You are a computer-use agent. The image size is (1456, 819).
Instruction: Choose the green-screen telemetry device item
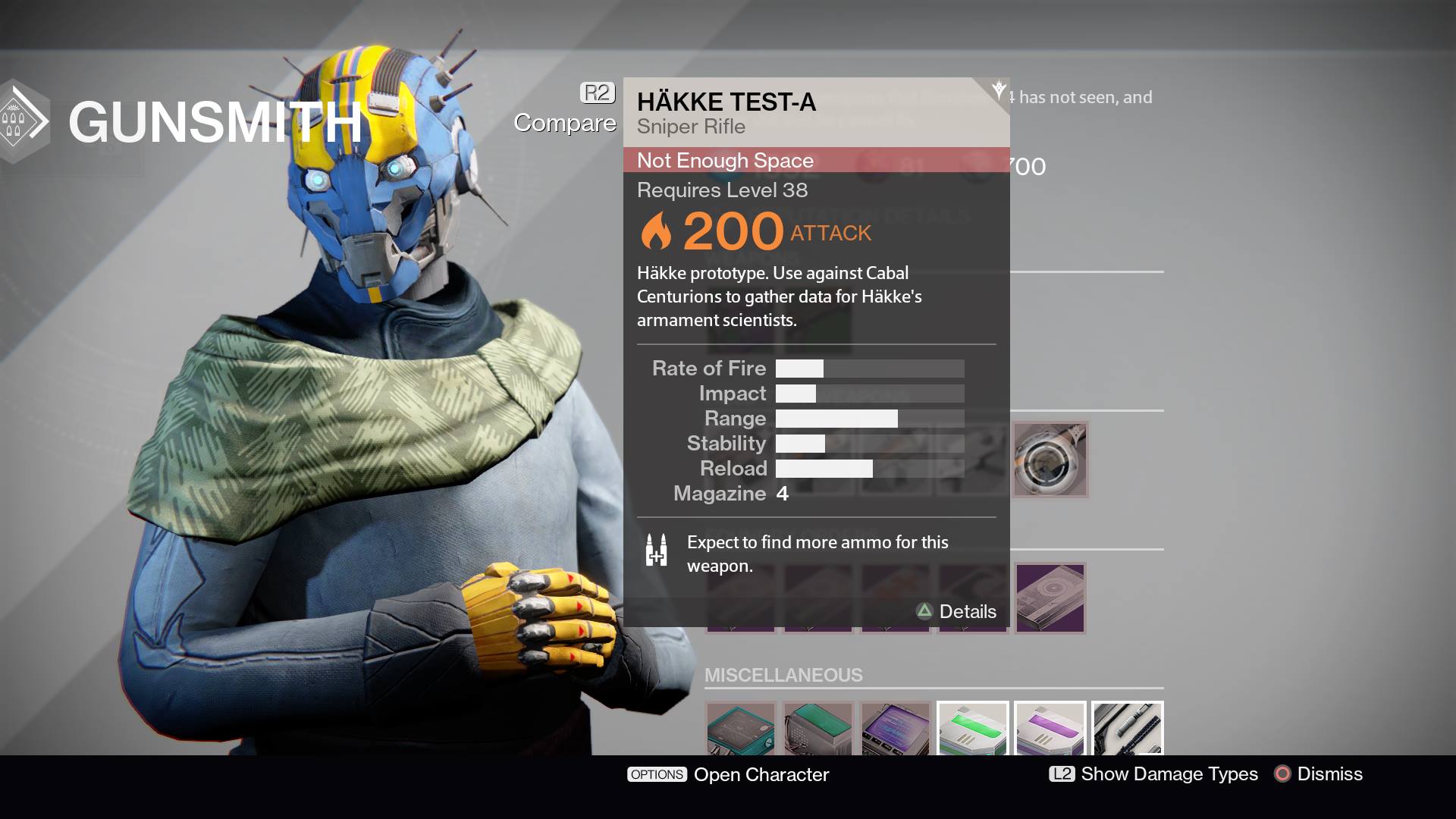pyautogui.click(x=818, y=729)
